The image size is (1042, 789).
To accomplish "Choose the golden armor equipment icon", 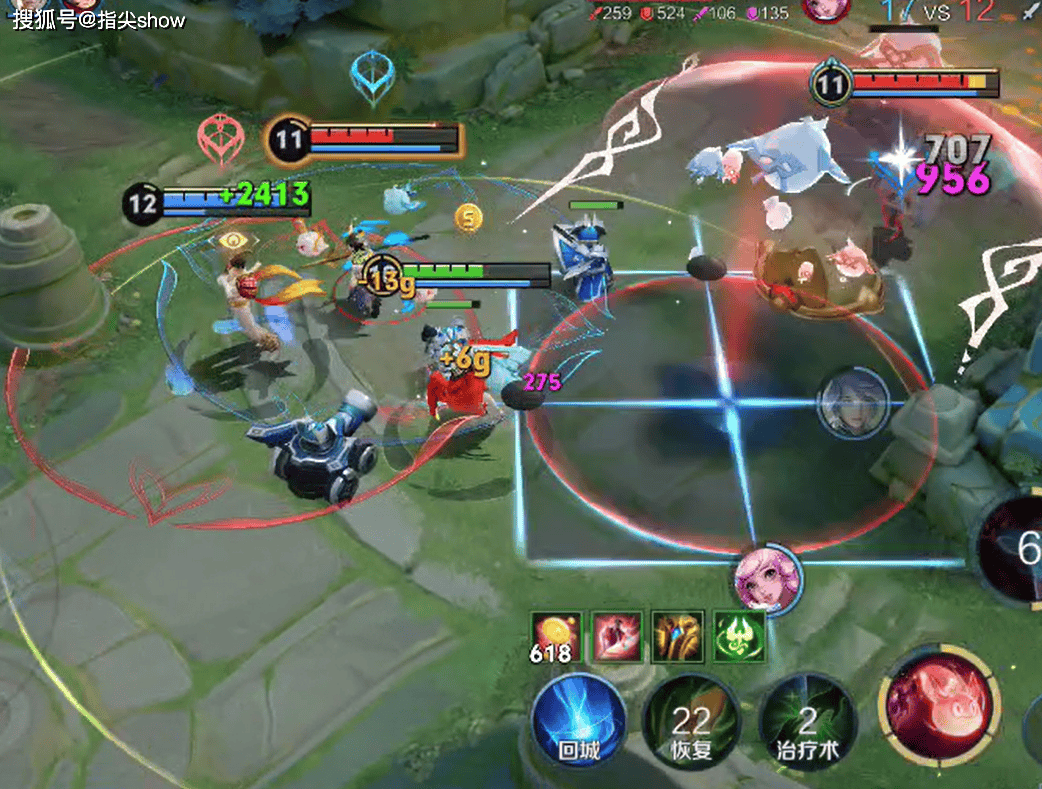I will coord(678,637).
